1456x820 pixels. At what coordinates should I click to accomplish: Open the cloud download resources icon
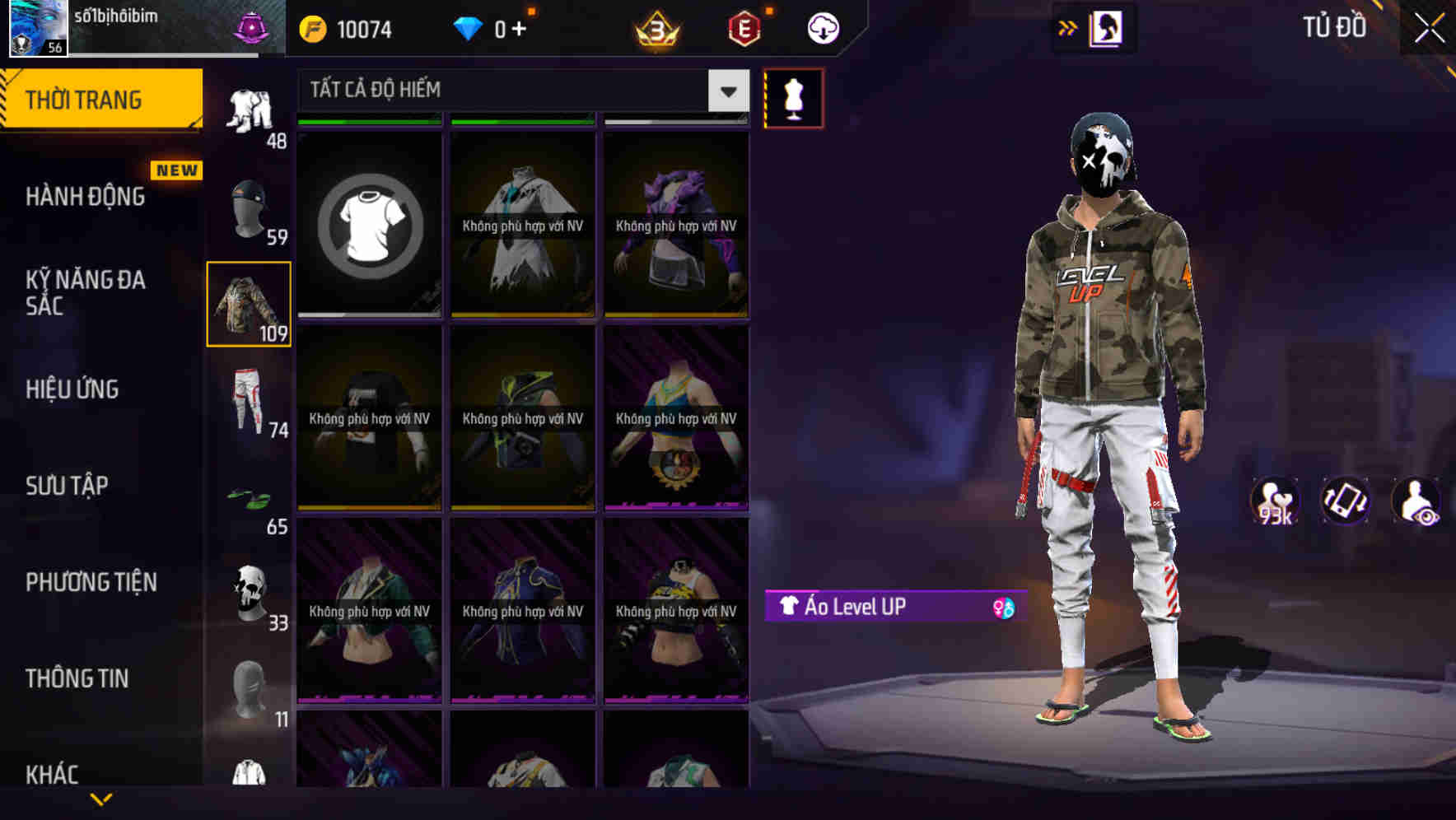click(x=821, y=27)
